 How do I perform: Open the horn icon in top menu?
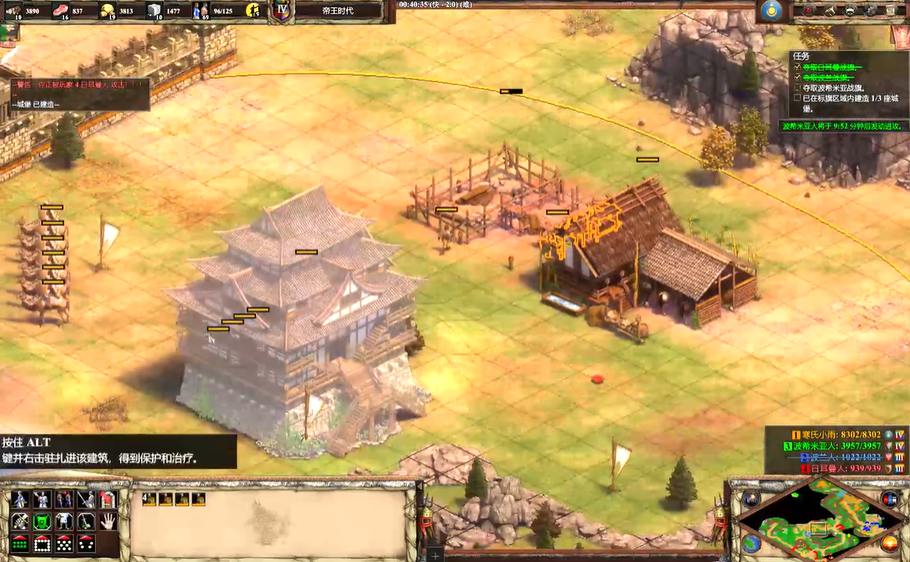click(x=828, y=11)
